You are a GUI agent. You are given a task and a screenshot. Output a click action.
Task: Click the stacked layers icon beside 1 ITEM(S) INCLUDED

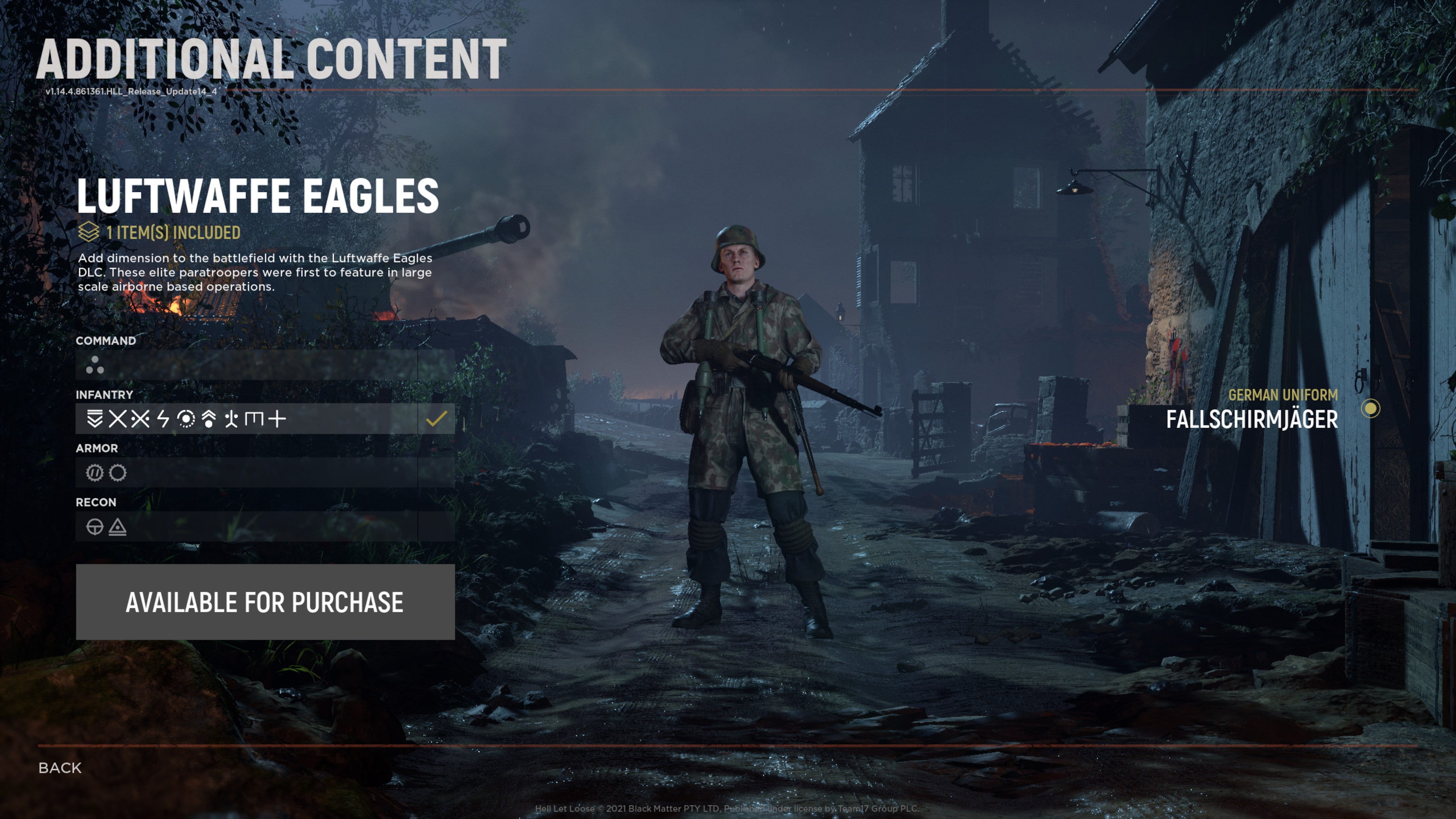tap(88, 232)
